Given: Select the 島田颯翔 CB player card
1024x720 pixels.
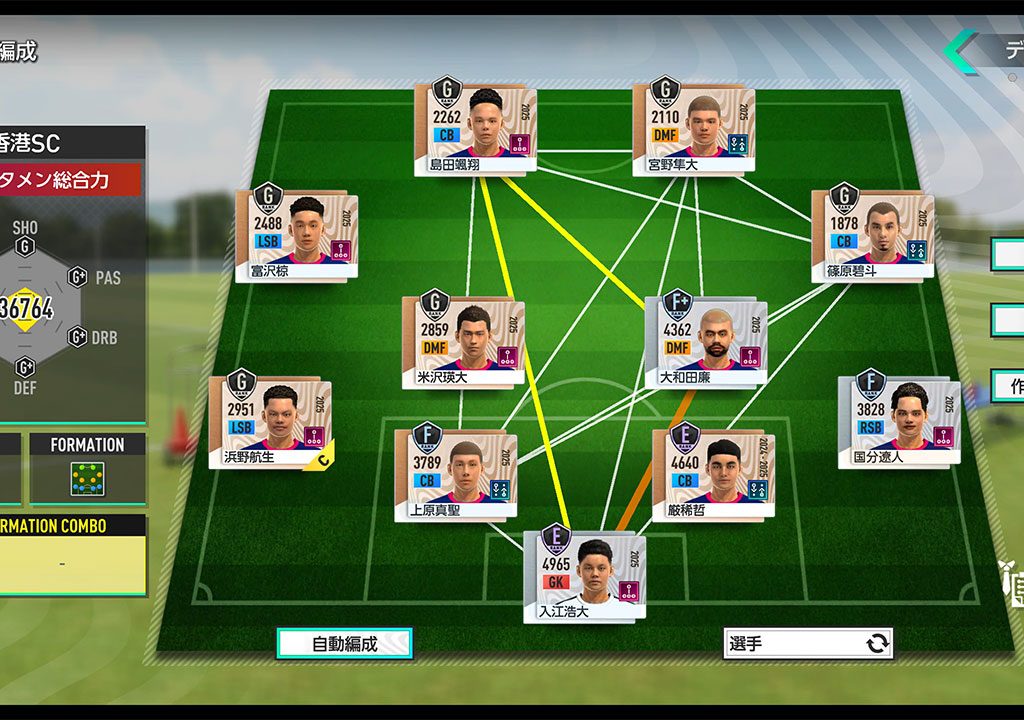Looking at the screenshot, I should pyautogui.click(x=475, y=130).
